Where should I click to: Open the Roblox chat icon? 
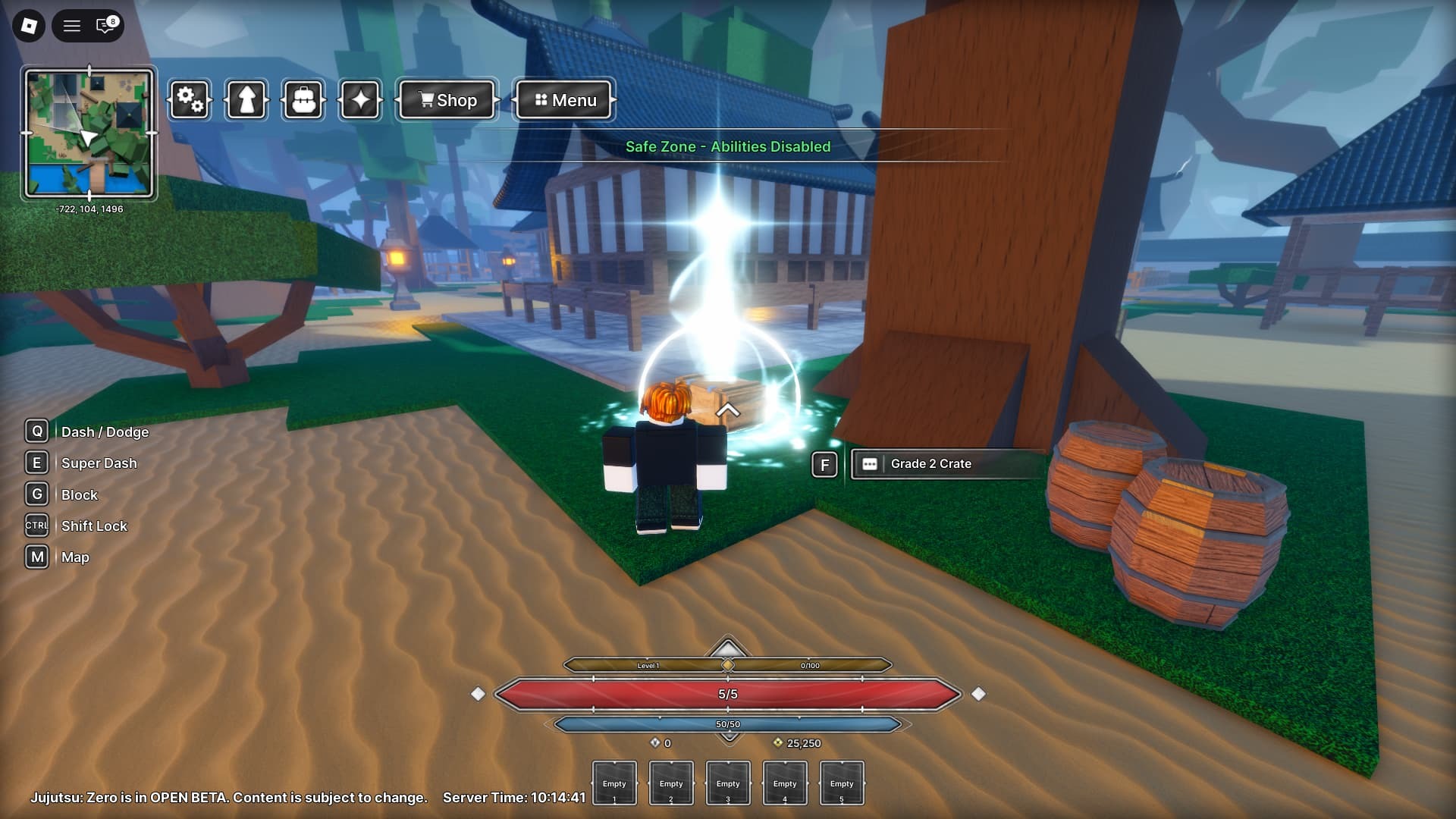pos(106,26)
